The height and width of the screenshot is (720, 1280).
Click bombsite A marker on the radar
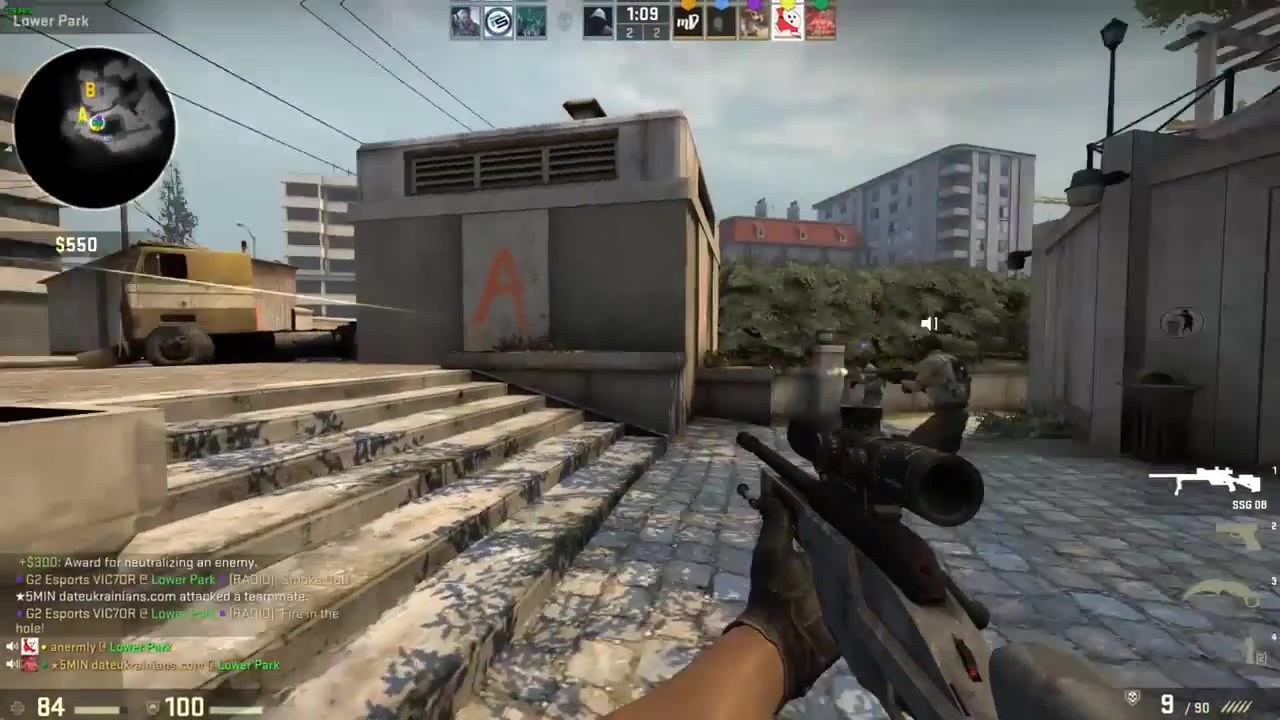(x=84, y=116)
